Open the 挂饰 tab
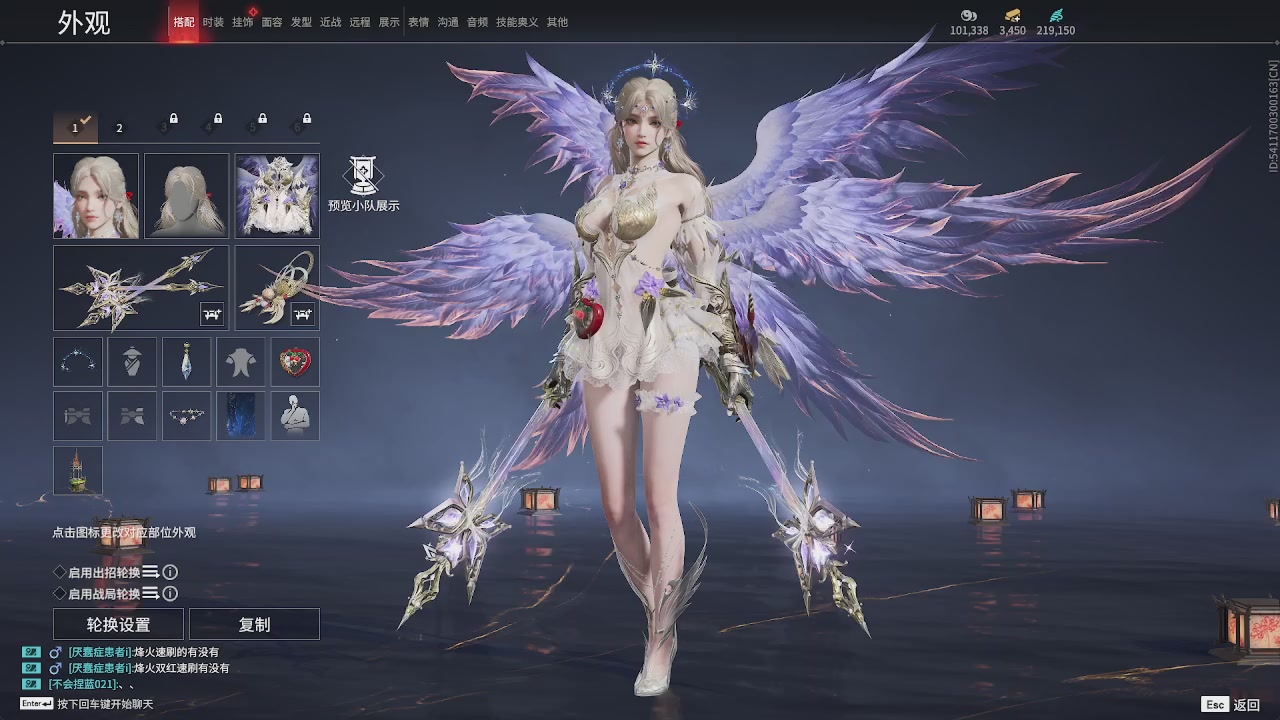The image size is (1280, 720). click(242, 22)
